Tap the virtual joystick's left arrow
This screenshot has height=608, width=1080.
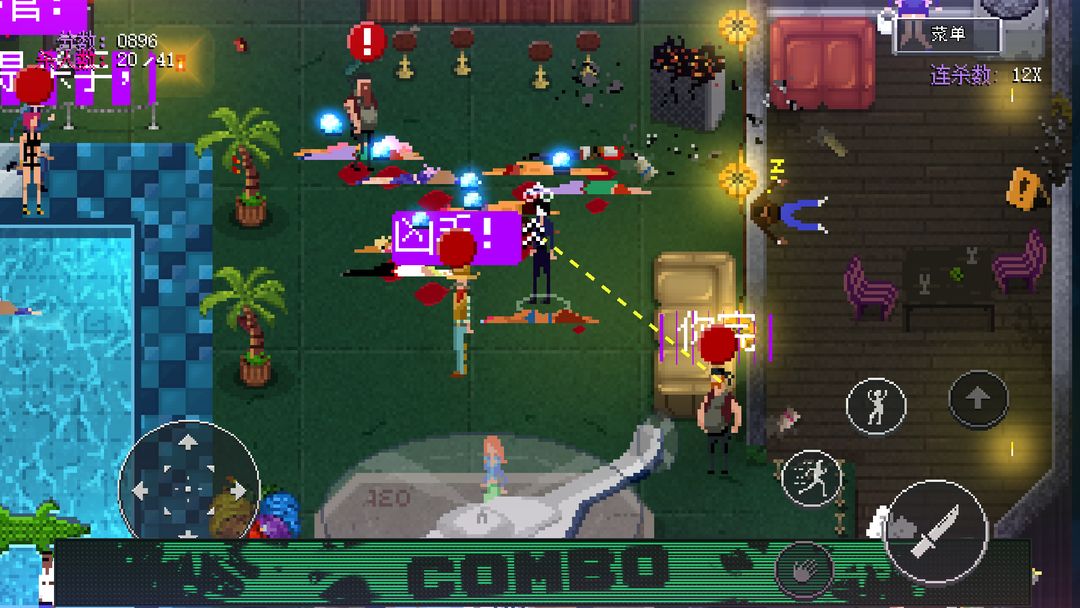(141, 490)
